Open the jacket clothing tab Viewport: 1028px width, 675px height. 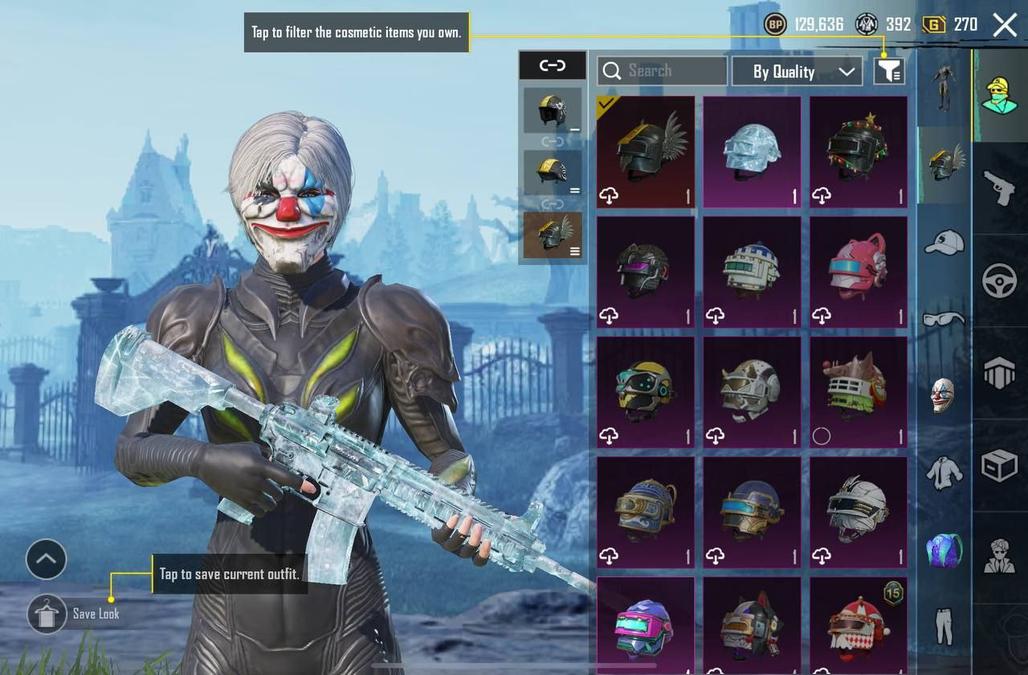(x=943, y=472)
